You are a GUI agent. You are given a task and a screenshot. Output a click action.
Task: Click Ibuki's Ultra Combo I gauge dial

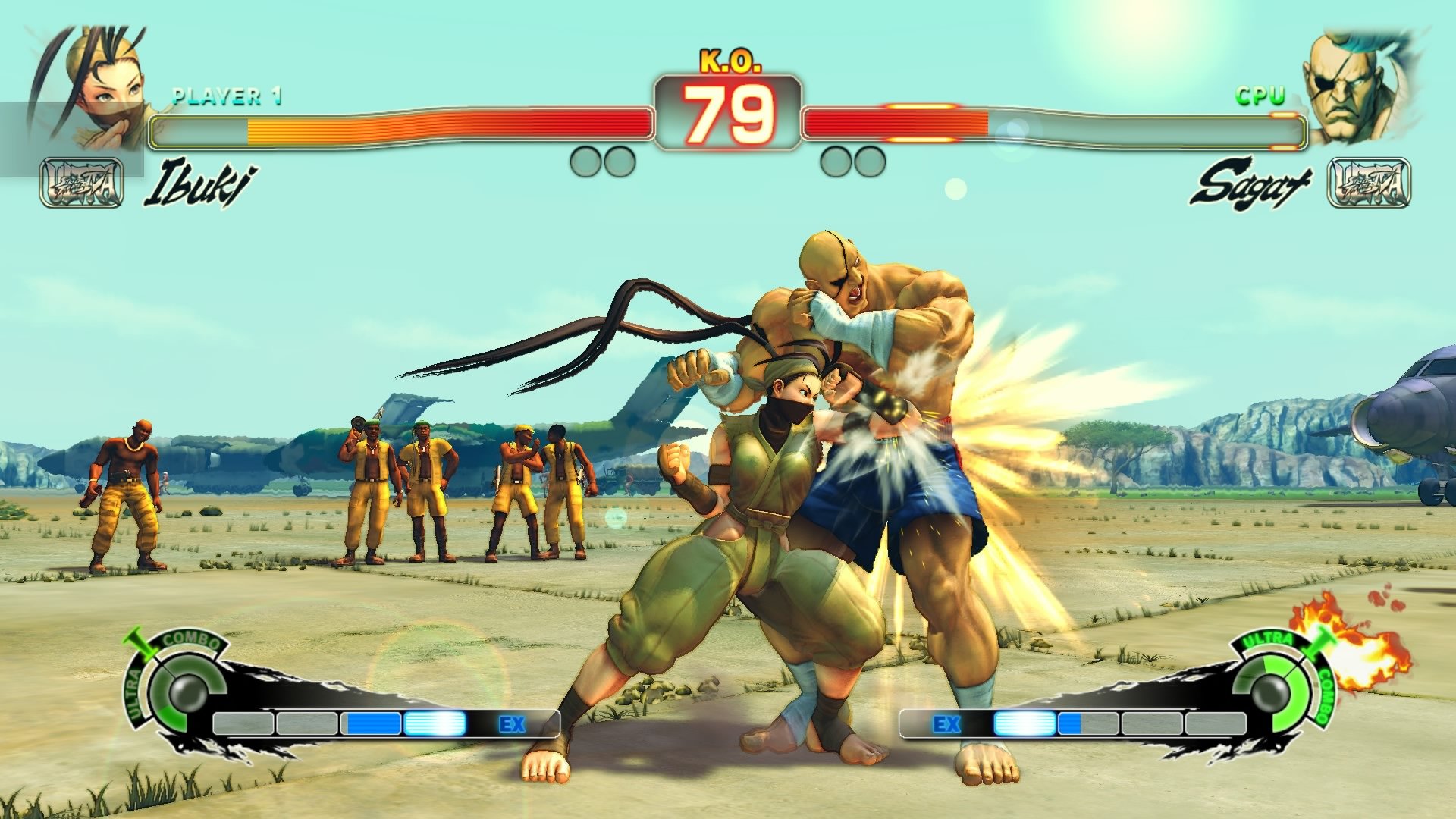[187, 690]
